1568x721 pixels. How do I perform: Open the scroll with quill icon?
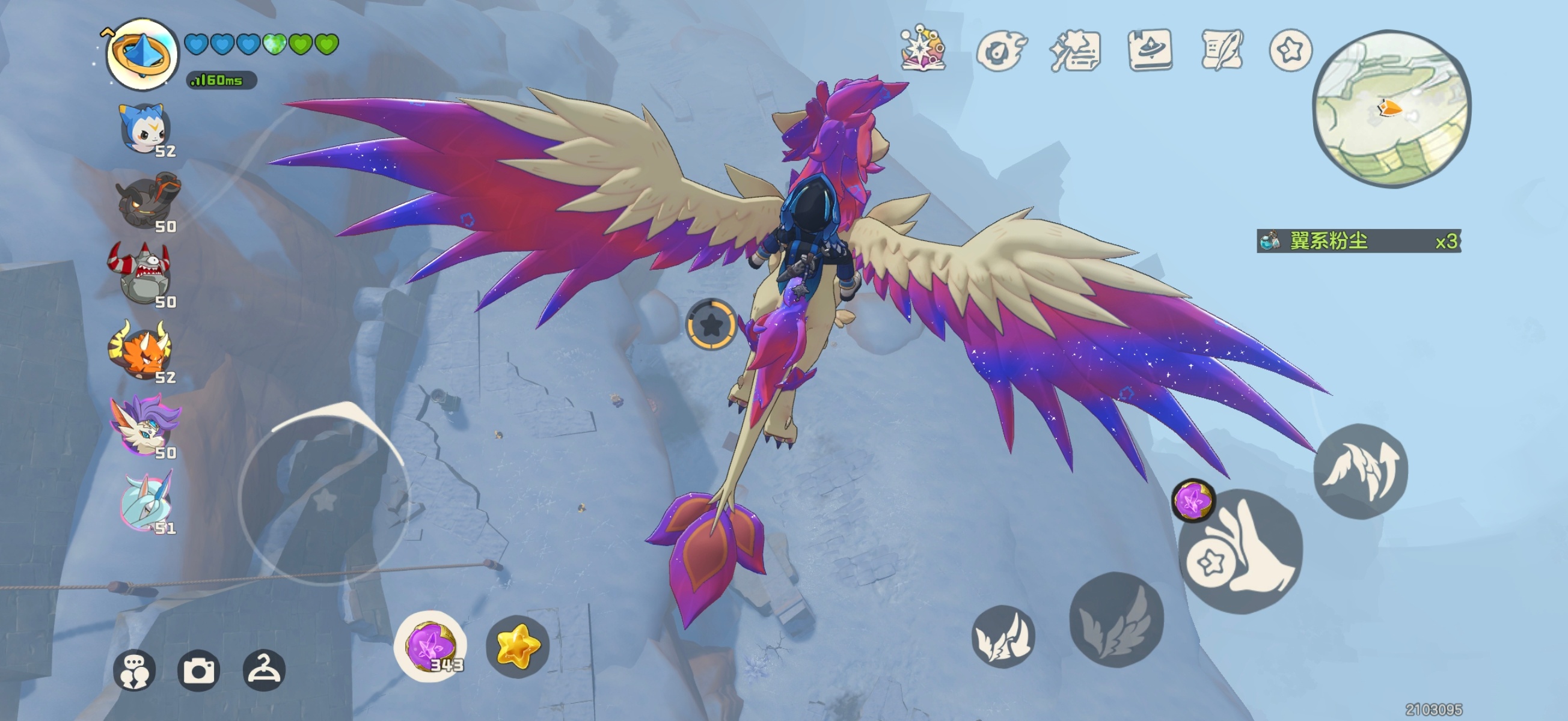(1221, 50)
